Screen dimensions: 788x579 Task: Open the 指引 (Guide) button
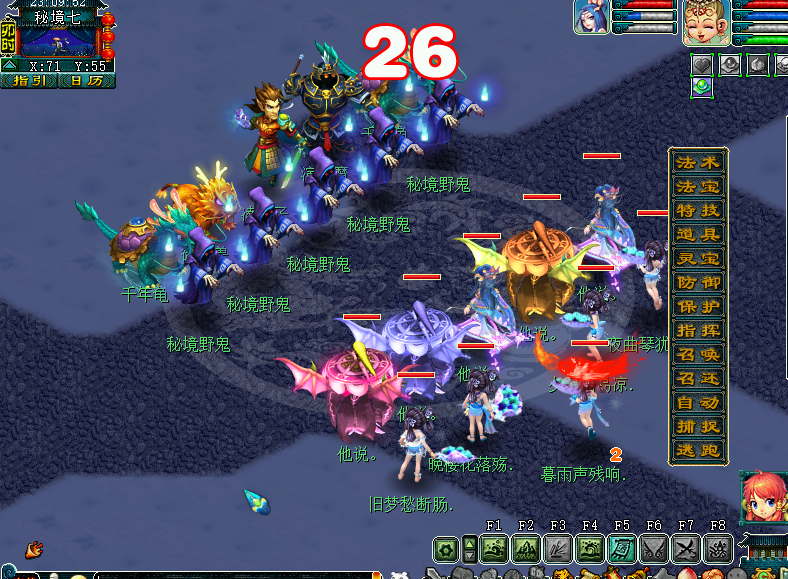[x=29, y=81]
